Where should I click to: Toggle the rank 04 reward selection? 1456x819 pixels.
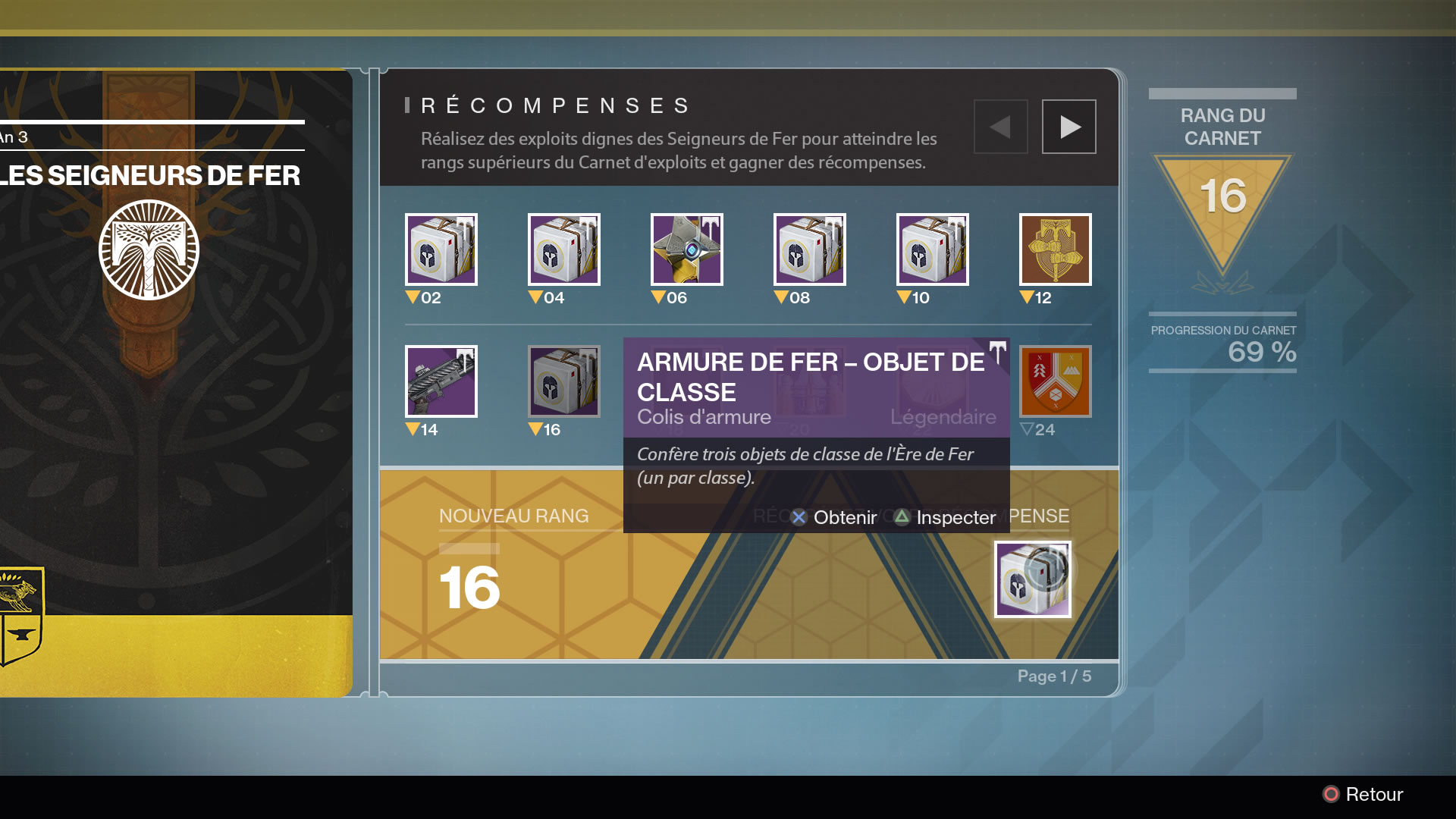(x=563, y=249)
